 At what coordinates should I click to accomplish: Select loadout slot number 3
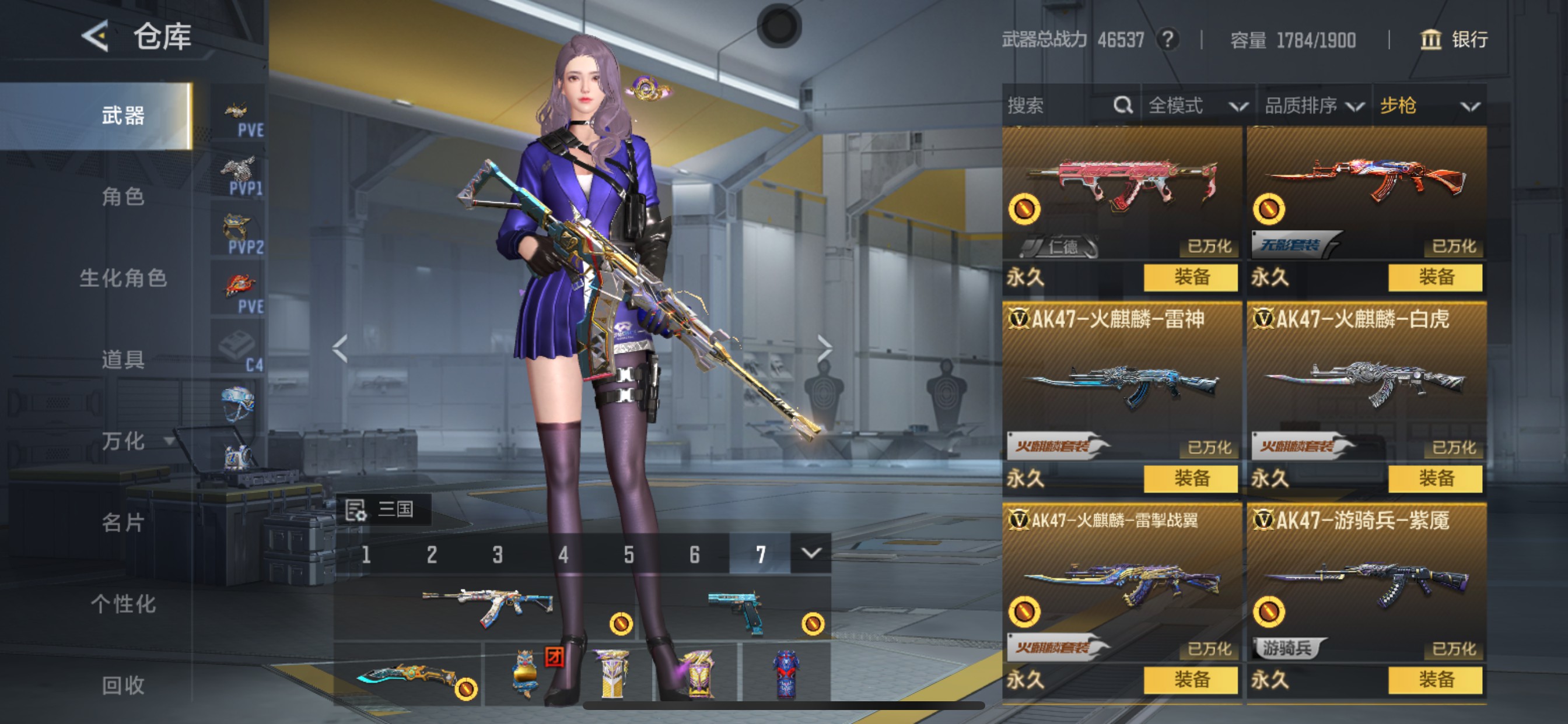pos(498,554)
